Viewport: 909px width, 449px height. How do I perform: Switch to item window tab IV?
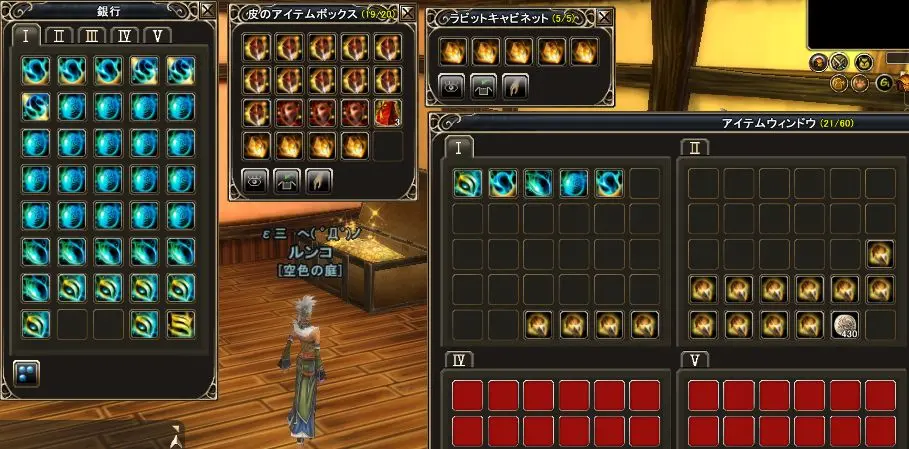tap(459, 360)
